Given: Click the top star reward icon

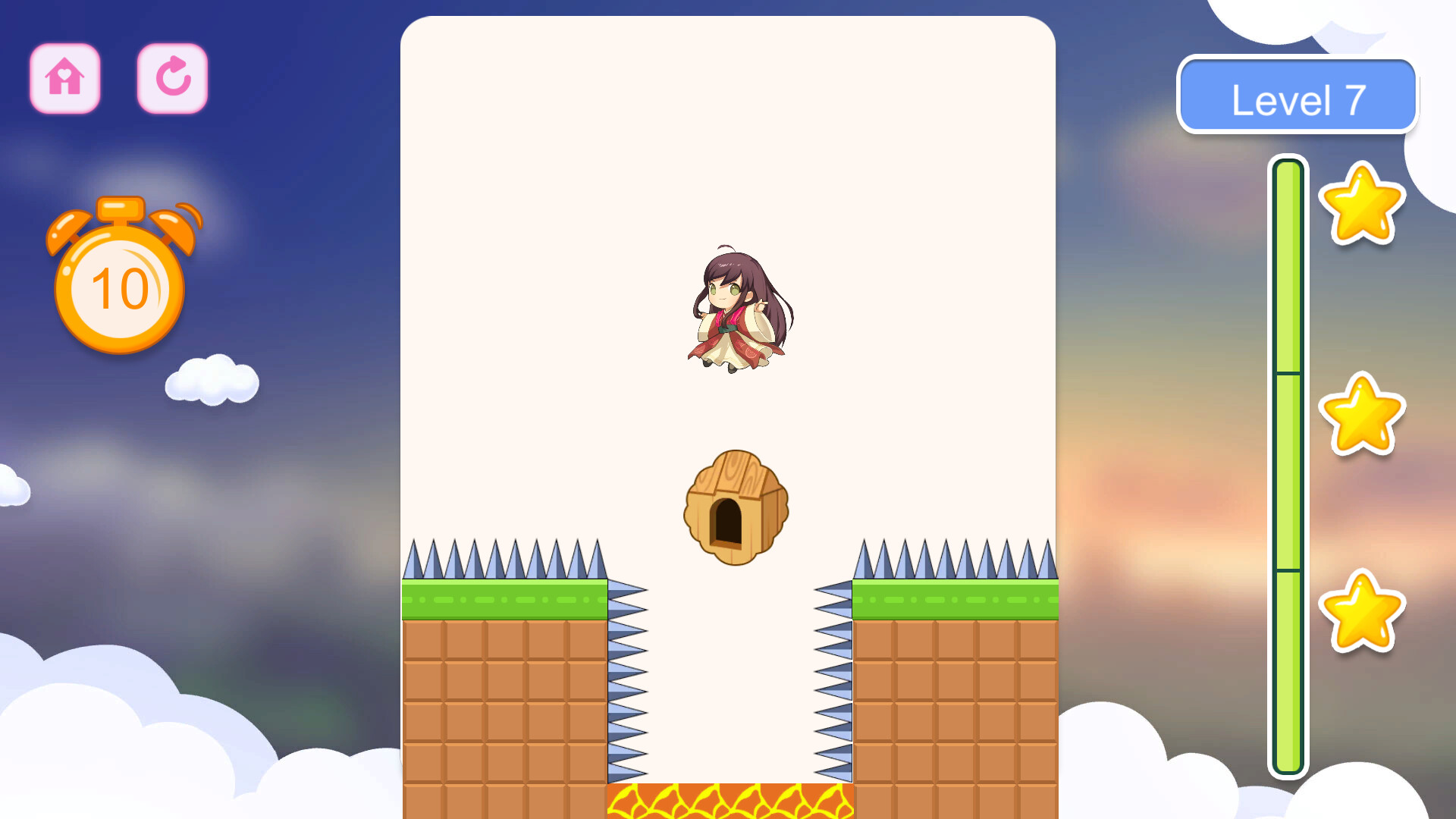Looking at the screenshot, I should pyautogui.click(x=1363, y=205).
